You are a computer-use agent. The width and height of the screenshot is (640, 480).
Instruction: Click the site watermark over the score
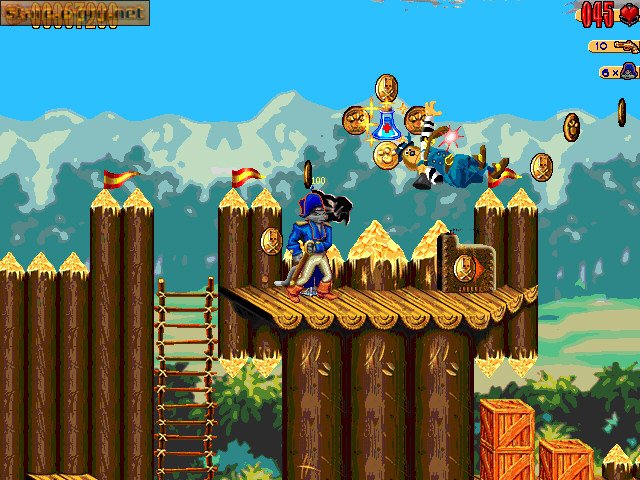pyautogui.click(x=75, y=12)
